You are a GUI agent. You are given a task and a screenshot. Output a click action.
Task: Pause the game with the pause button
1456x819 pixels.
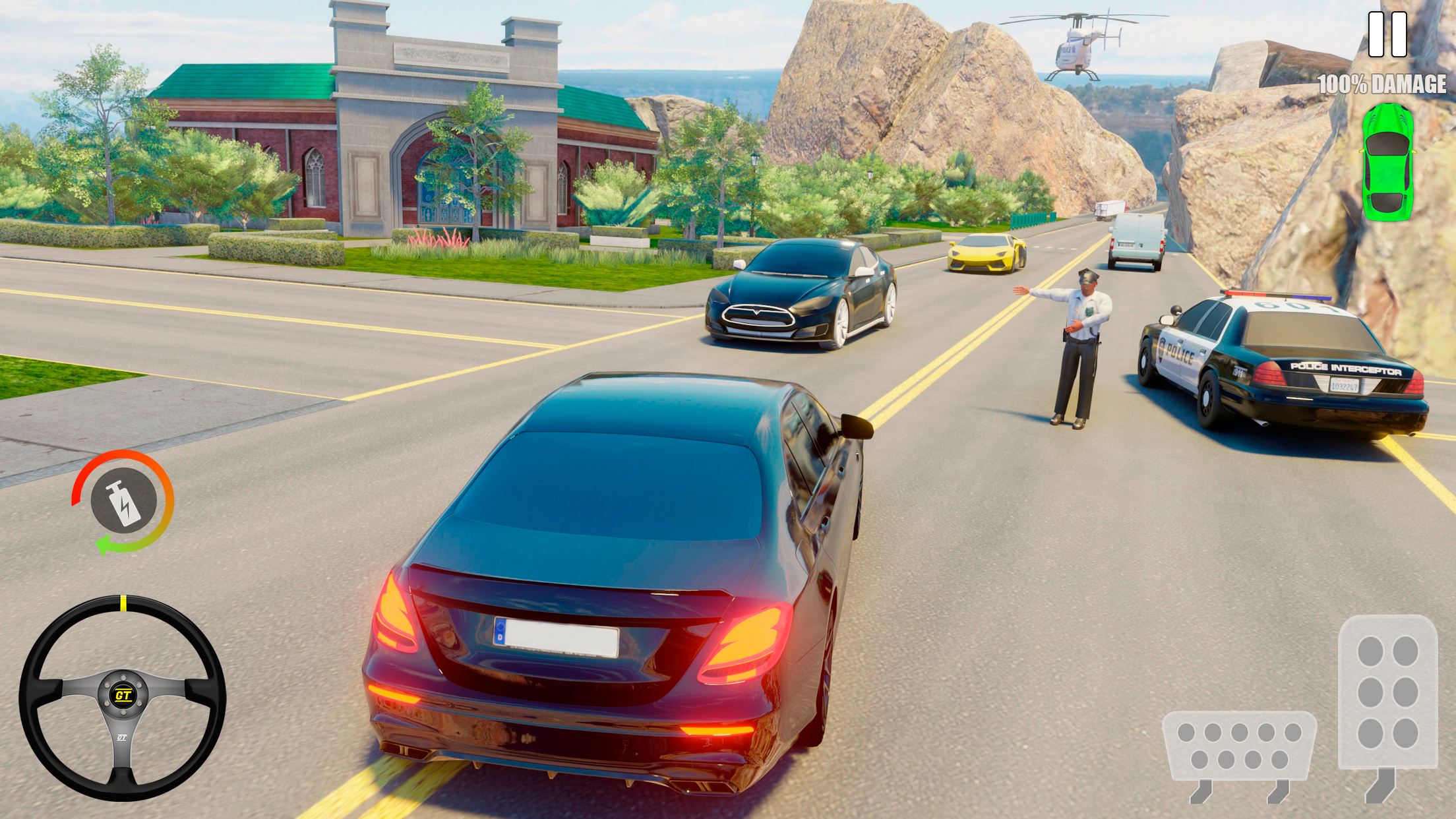(x=1387, y=34)
